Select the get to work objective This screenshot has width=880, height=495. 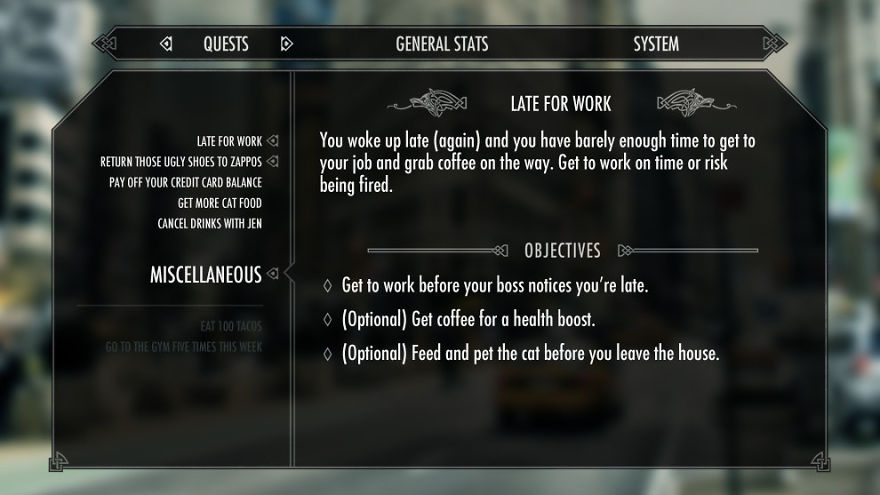[495, 286]
